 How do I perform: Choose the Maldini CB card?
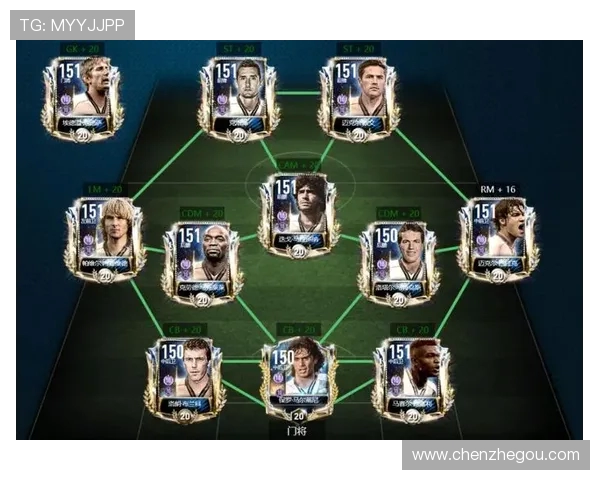pos(298,379)
